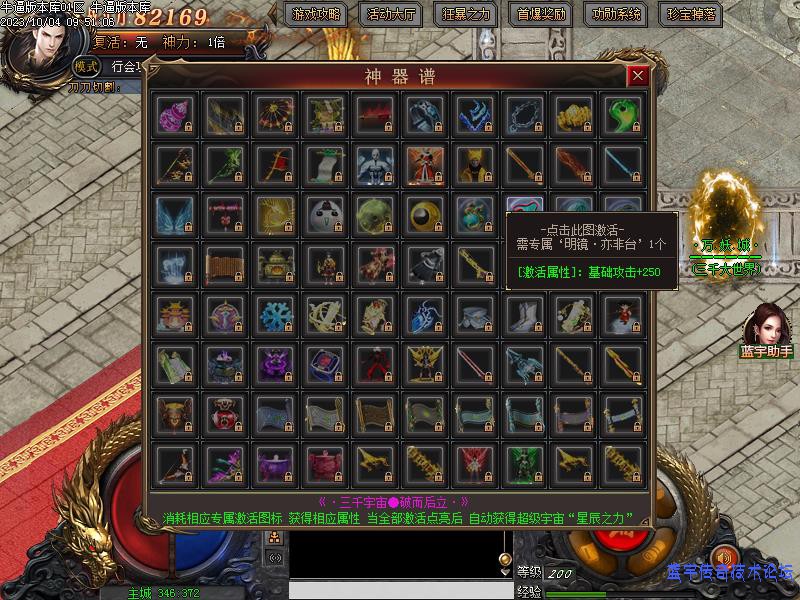Select the silver chain necklace artifact slot

click(524, 114)
